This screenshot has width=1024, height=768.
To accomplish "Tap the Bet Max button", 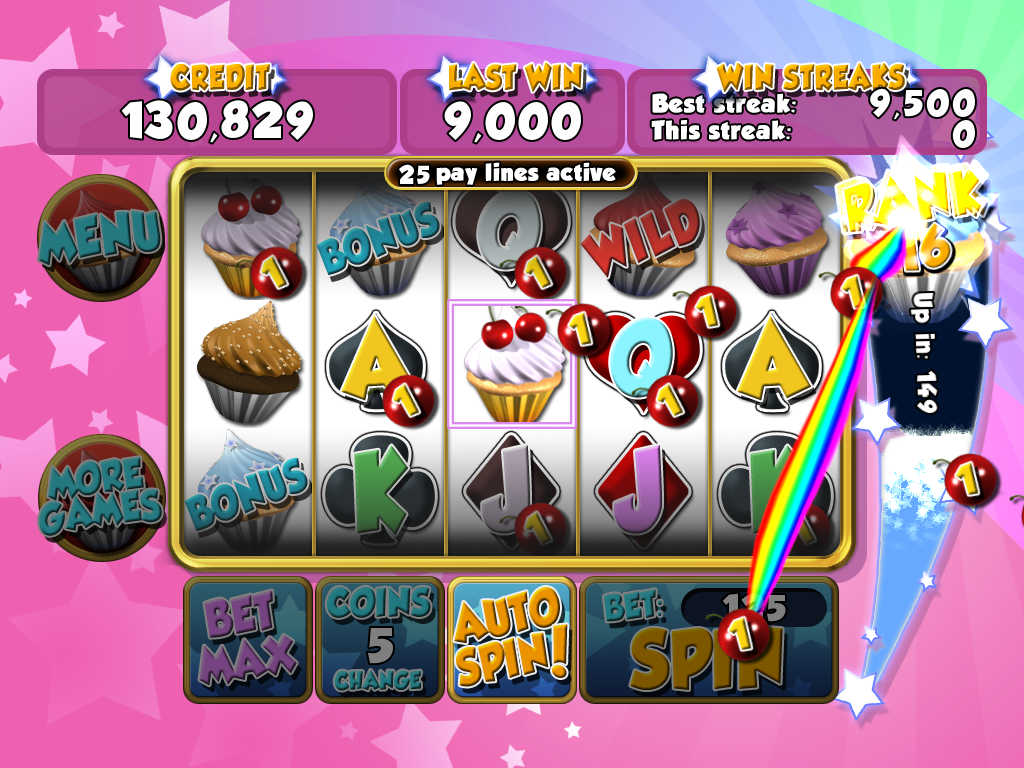I will pos(247,639).
